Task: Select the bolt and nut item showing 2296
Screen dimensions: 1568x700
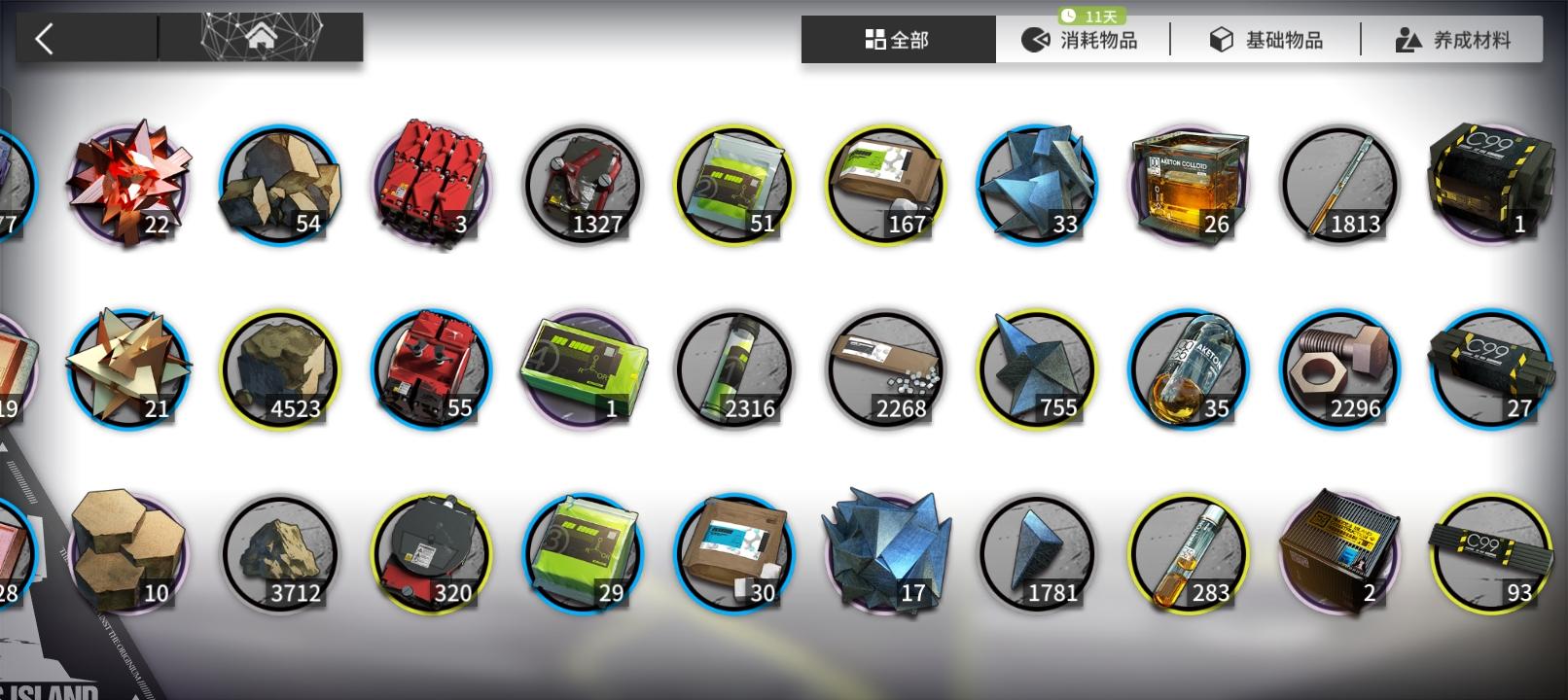Action: pos(1338,367)
